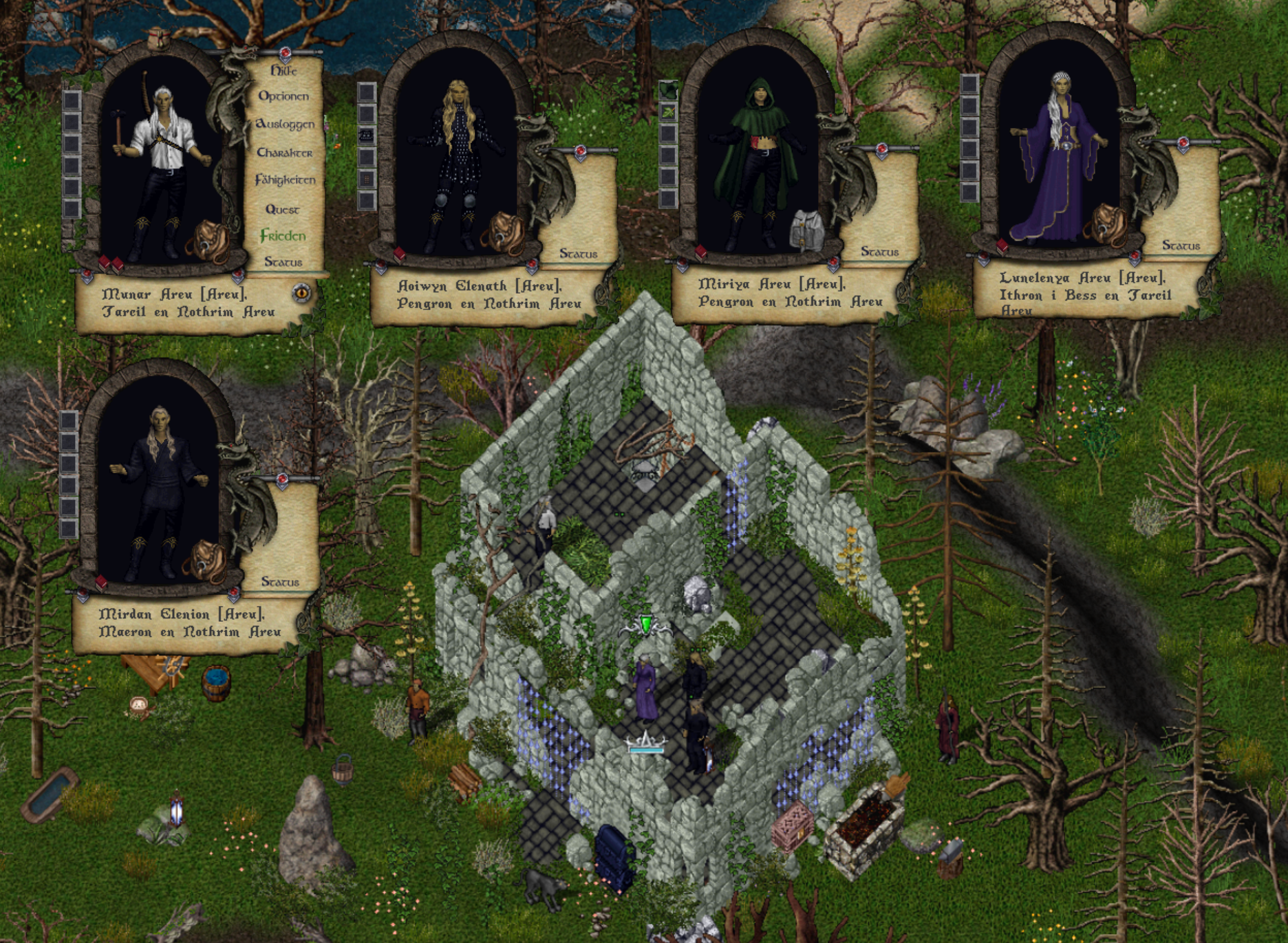
Task: Open the Charakter sheet
Action: click(284, 153)
